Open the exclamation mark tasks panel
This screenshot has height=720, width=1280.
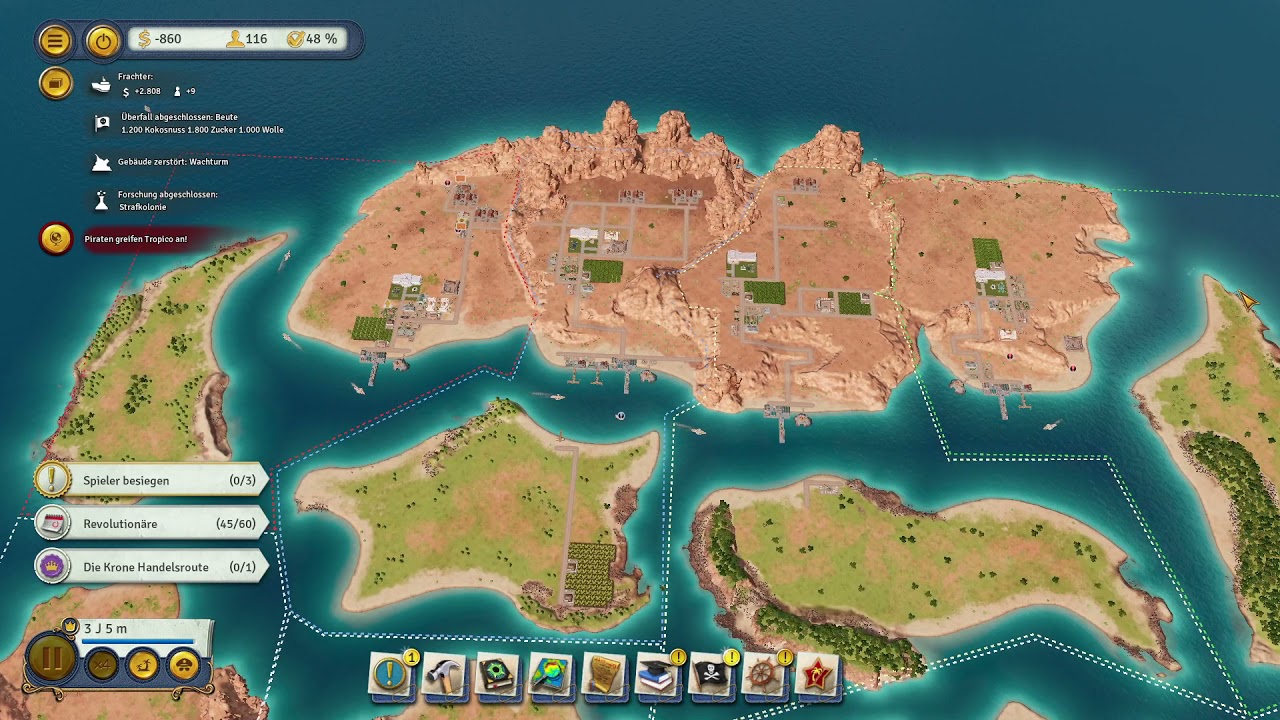click(x=391, y=676)
